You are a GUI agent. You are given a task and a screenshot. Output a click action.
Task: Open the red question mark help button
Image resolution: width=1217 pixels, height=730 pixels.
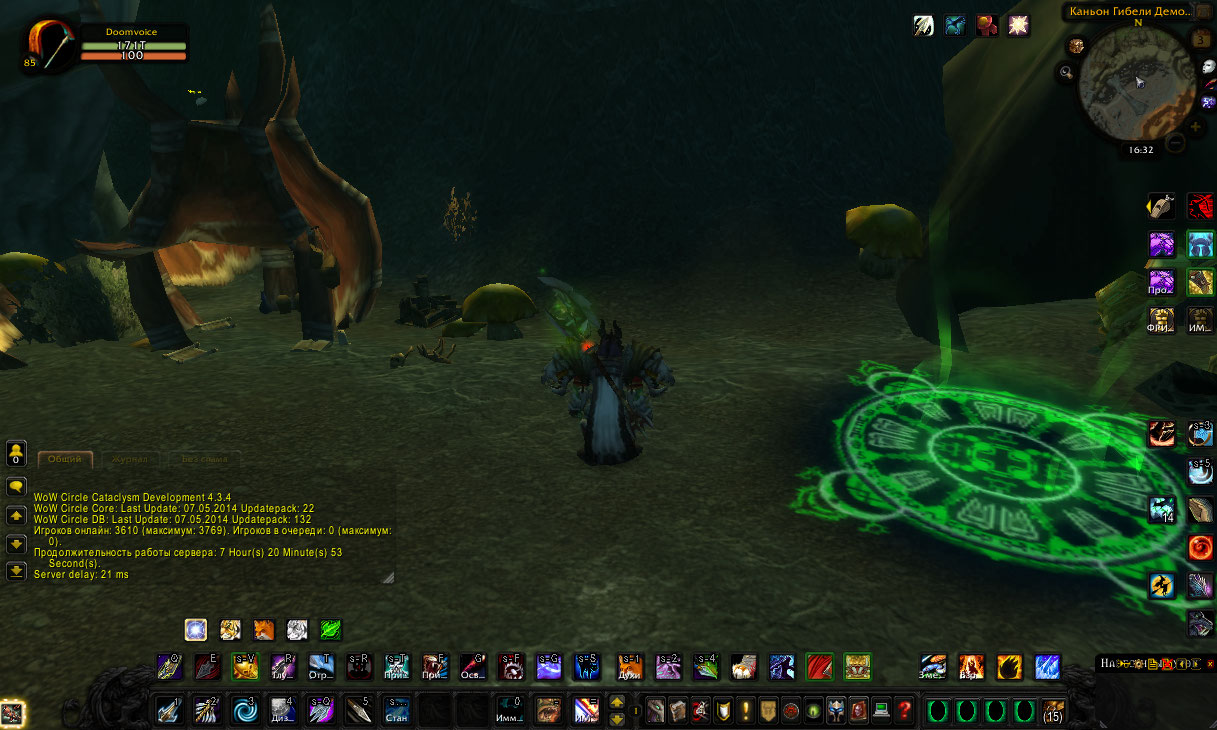coord(904,711)
